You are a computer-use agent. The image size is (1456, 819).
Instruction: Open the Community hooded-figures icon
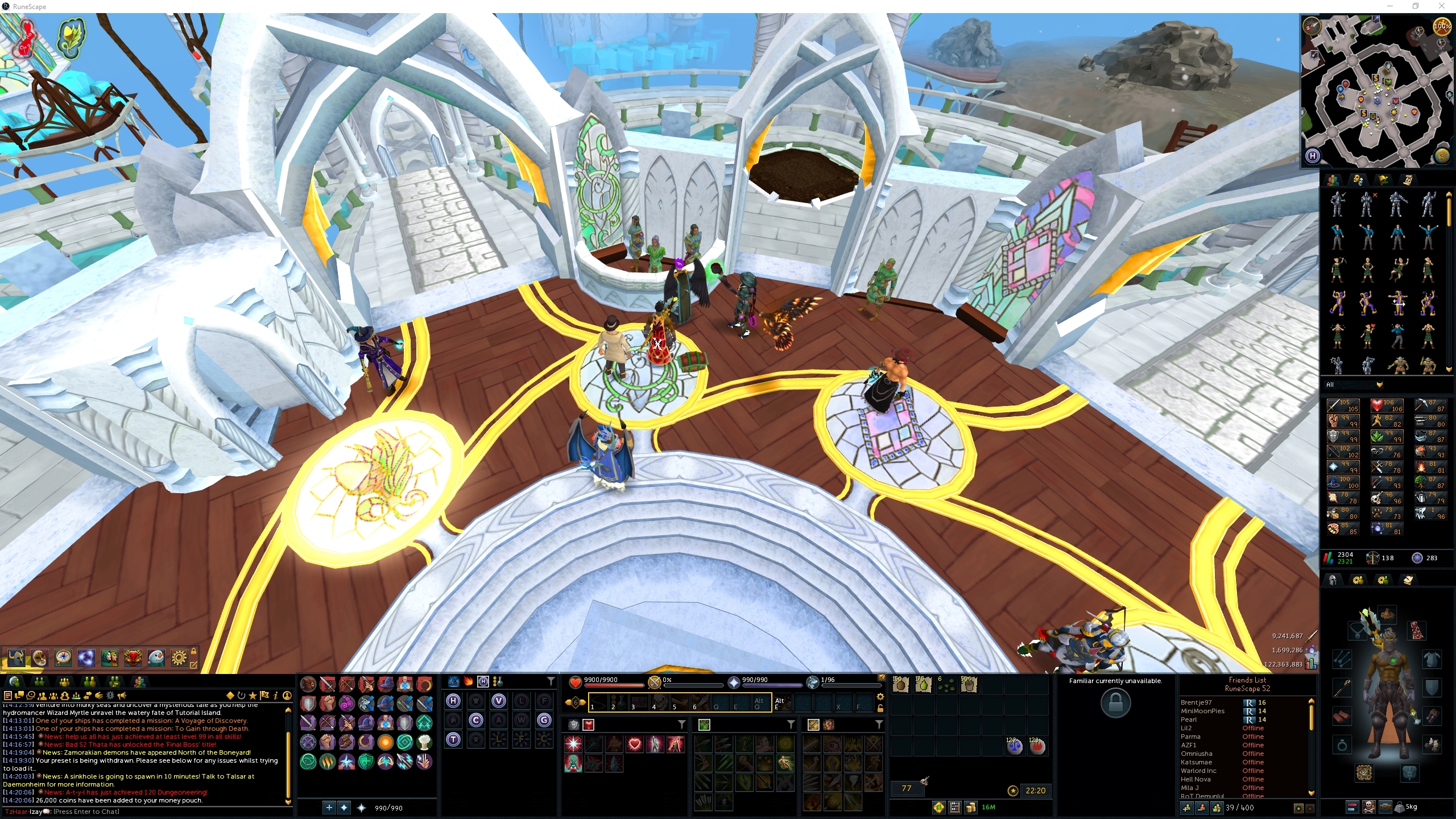pos(108,658)
